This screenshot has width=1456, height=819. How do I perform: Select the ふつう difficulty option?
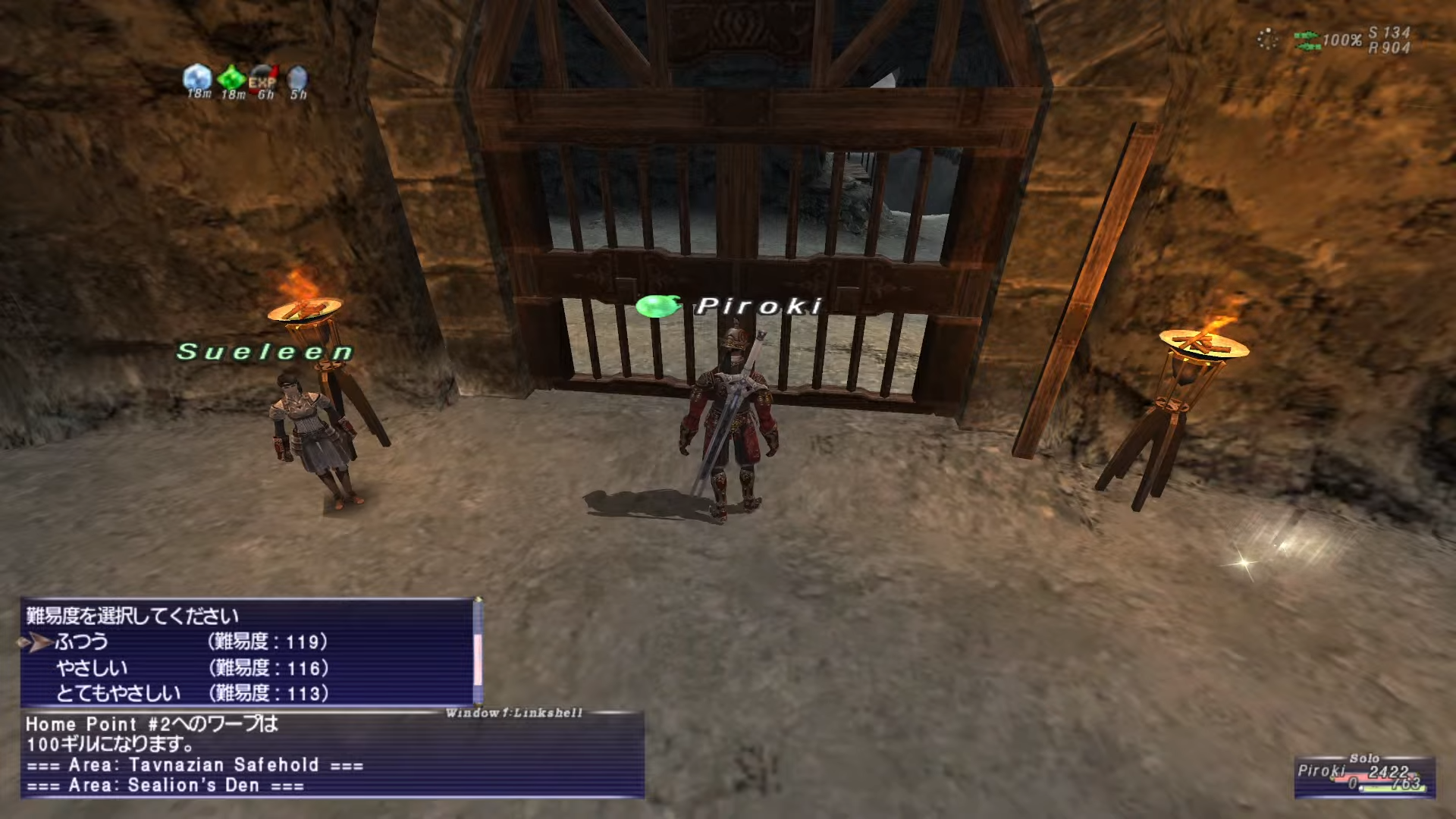click(82, 642)
